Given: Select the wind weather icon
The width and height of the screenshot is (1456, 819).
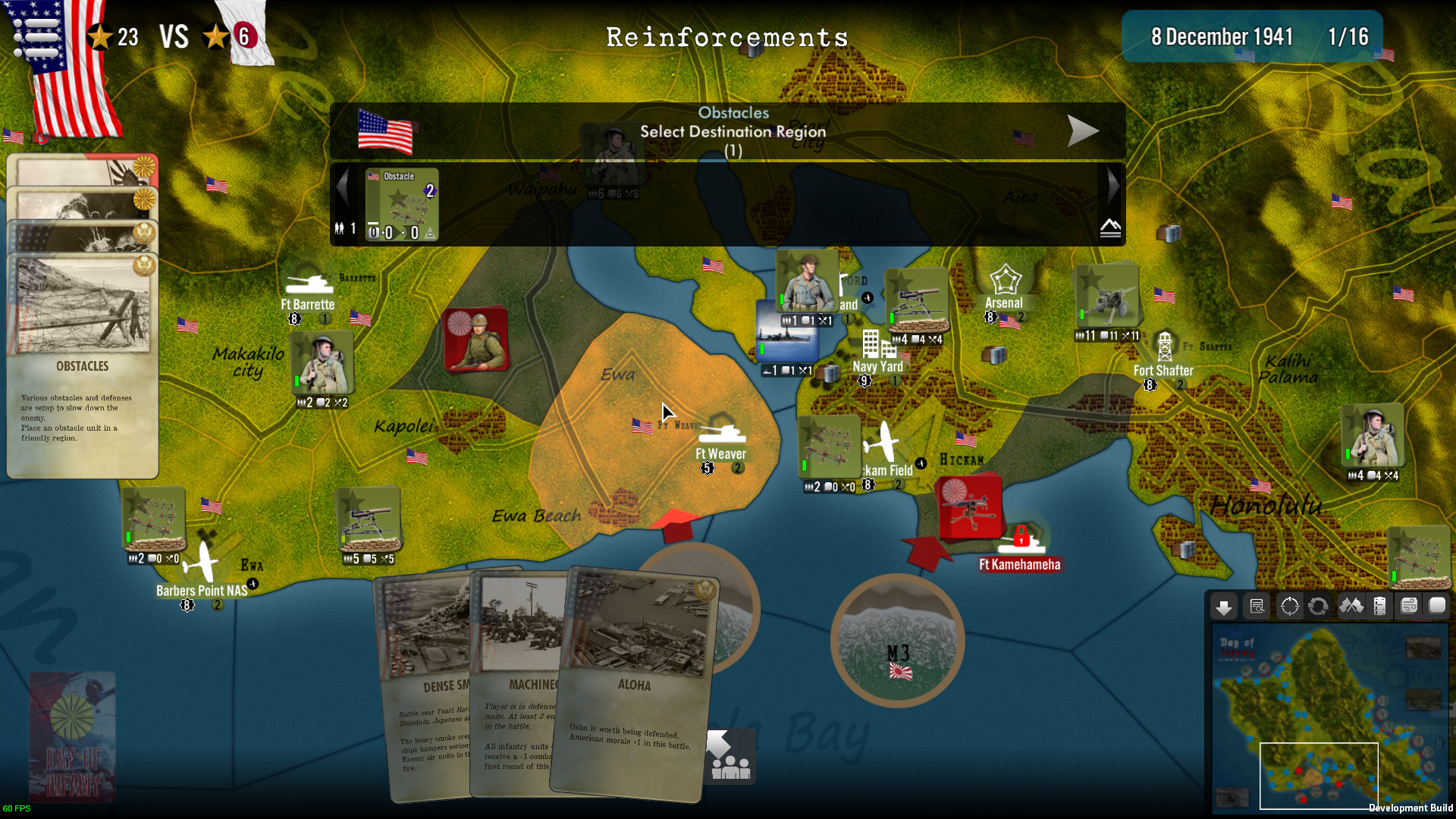Looking at the screenshot, I should click(1409, 607).
